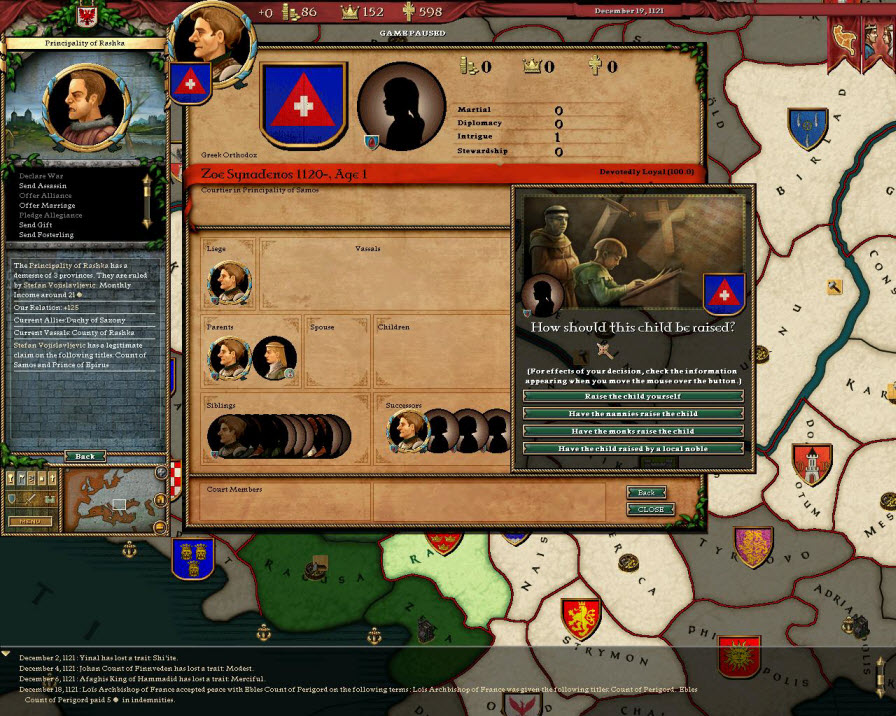Choose Send Fosterling action

coord(46,235)
